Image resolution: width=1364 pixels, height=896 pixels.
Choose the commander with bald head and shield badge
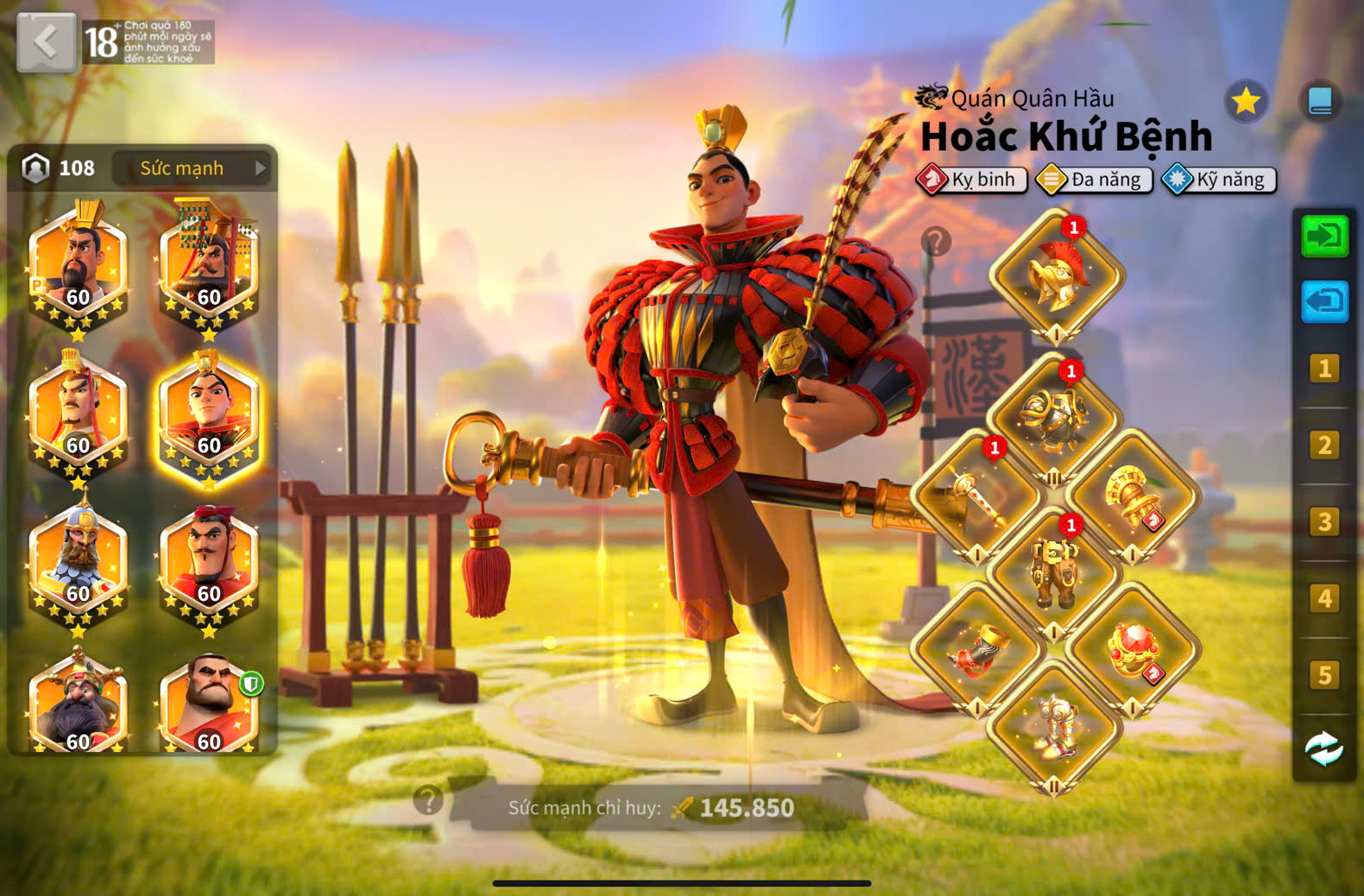click(210, 705)
